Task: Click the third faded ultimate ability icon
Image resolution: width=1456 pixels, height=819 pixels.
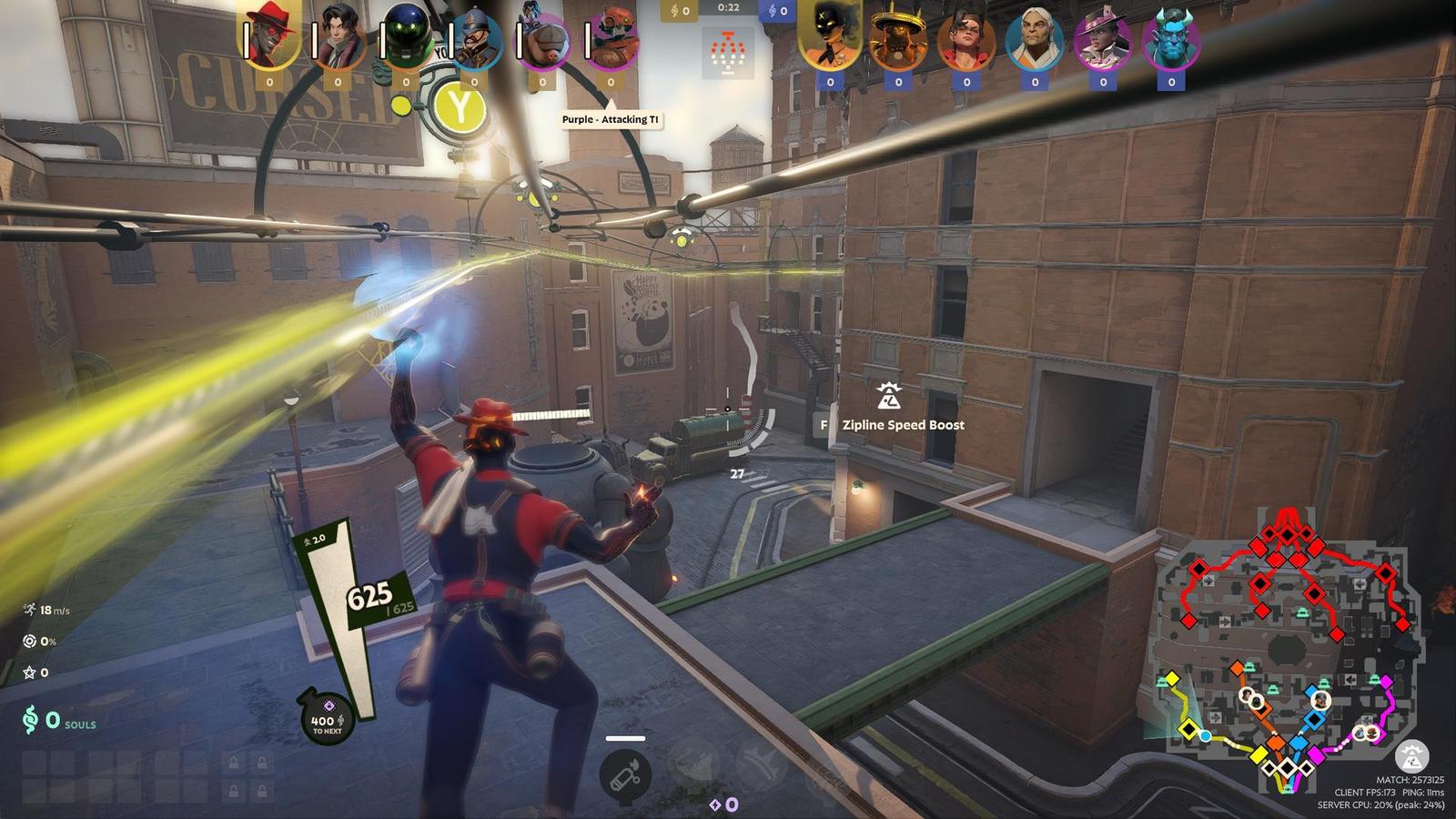Action: [763, 763]
